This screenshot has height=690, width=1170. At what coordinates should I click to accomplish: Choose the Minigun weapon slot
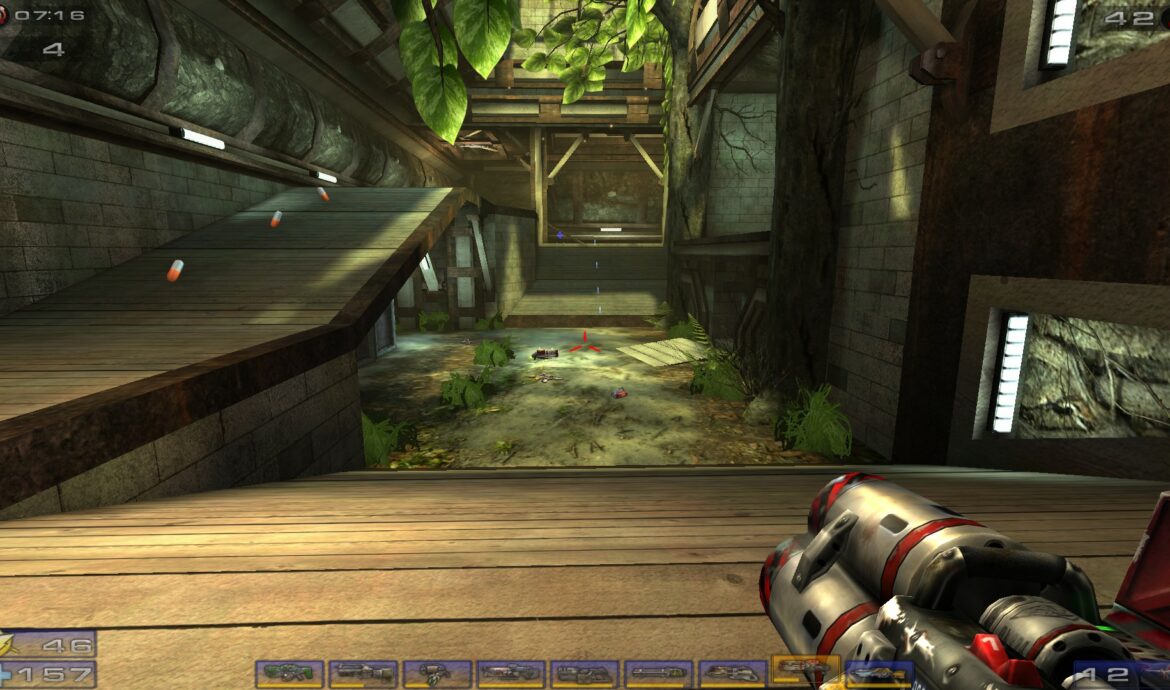point(659,674)
